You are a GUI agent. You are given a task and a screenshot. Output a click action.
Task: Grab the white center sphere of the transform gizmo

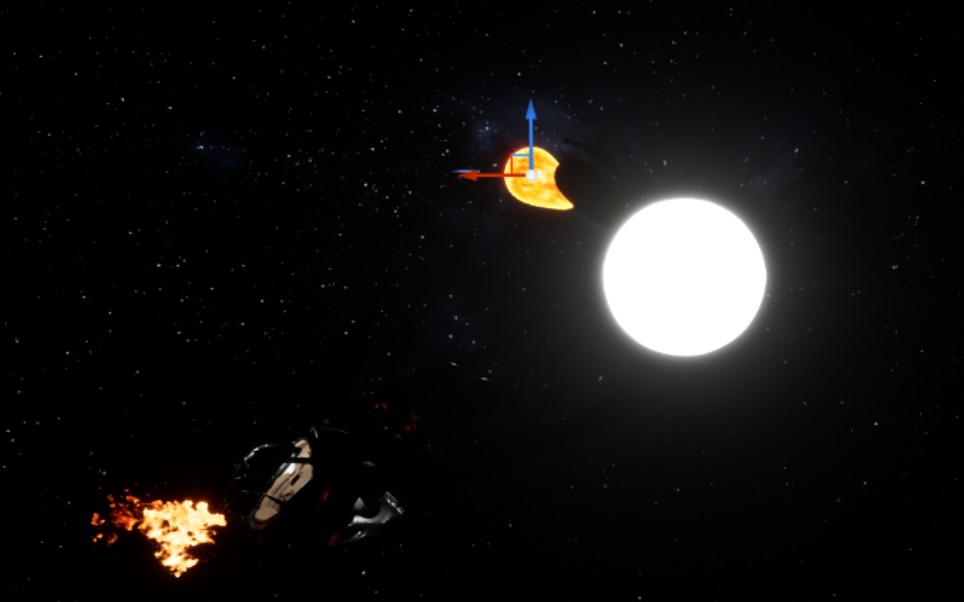pos(531,175)
